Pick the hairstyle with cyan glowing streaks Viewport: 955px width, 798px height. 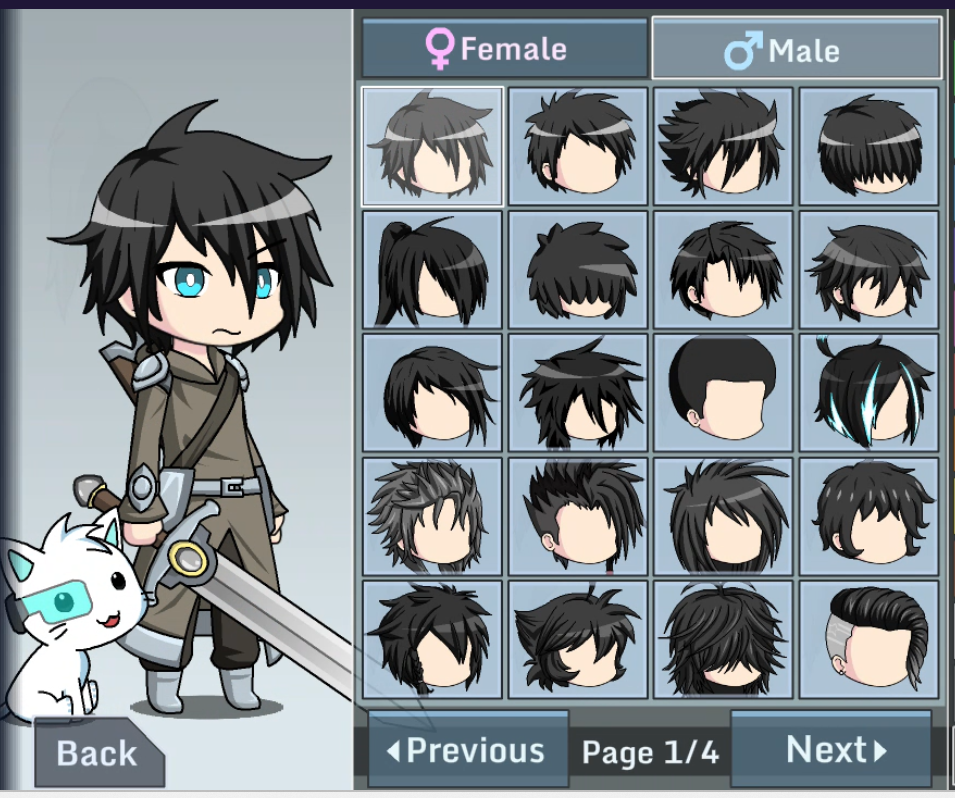tap(869, 393)
